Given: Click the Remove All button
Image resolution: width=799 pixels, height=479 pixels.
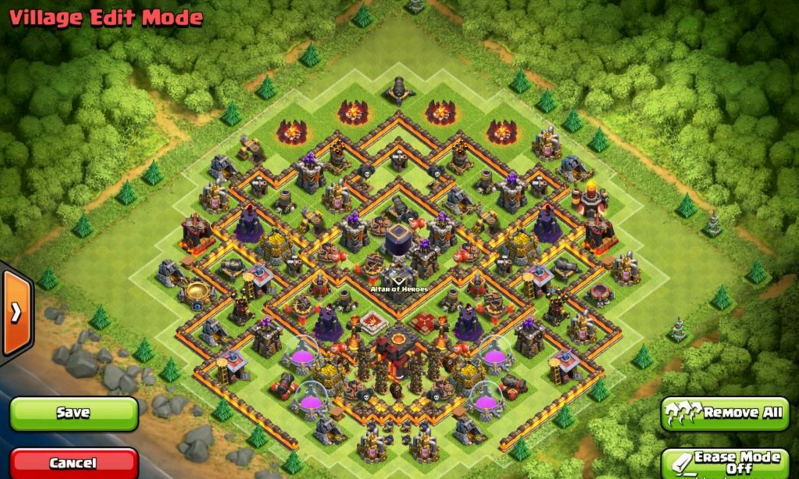Looking at the screenshot, I should [x=724, y=412].
